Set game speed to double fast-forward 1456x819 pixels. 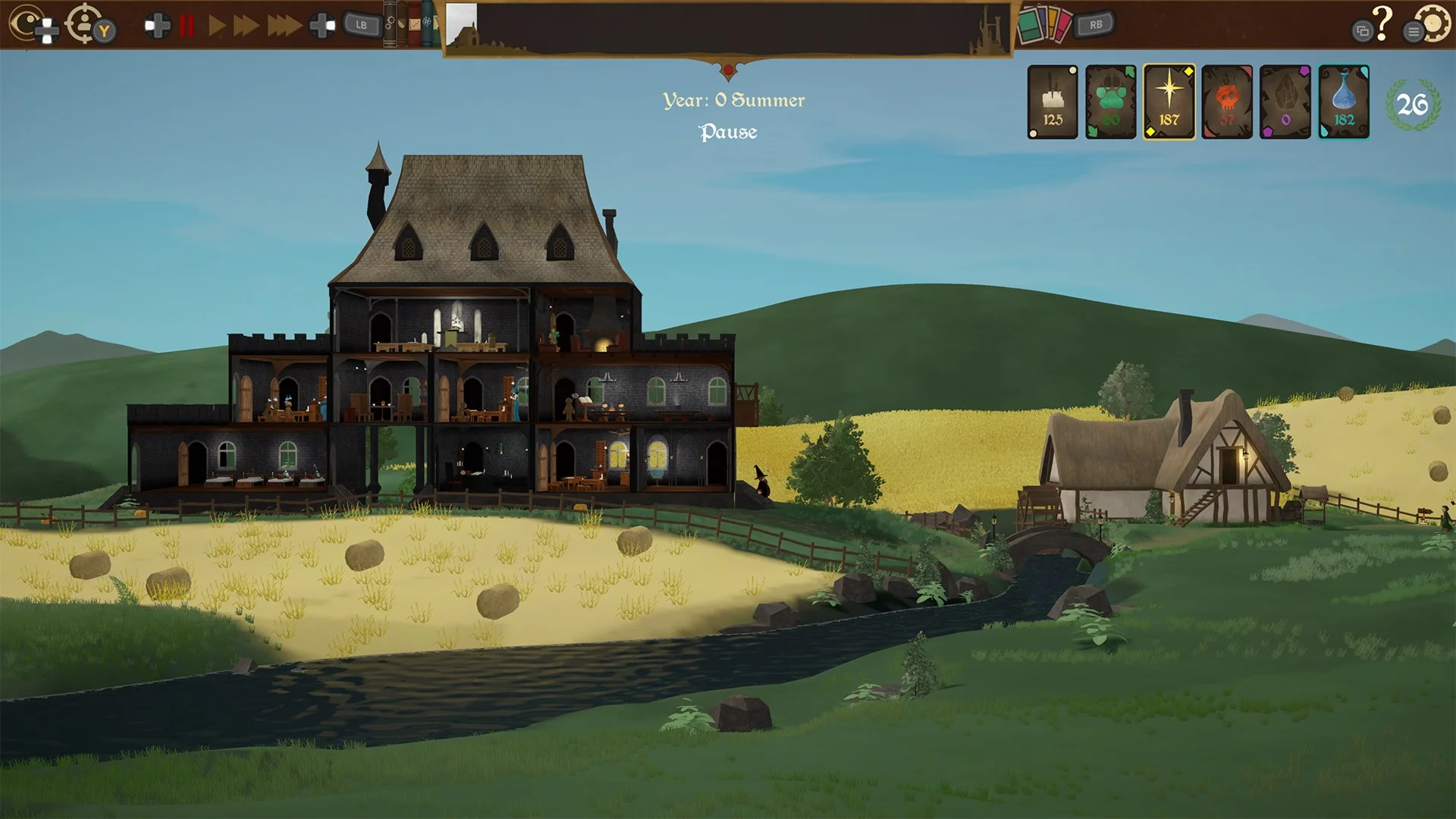pos(246,26)
